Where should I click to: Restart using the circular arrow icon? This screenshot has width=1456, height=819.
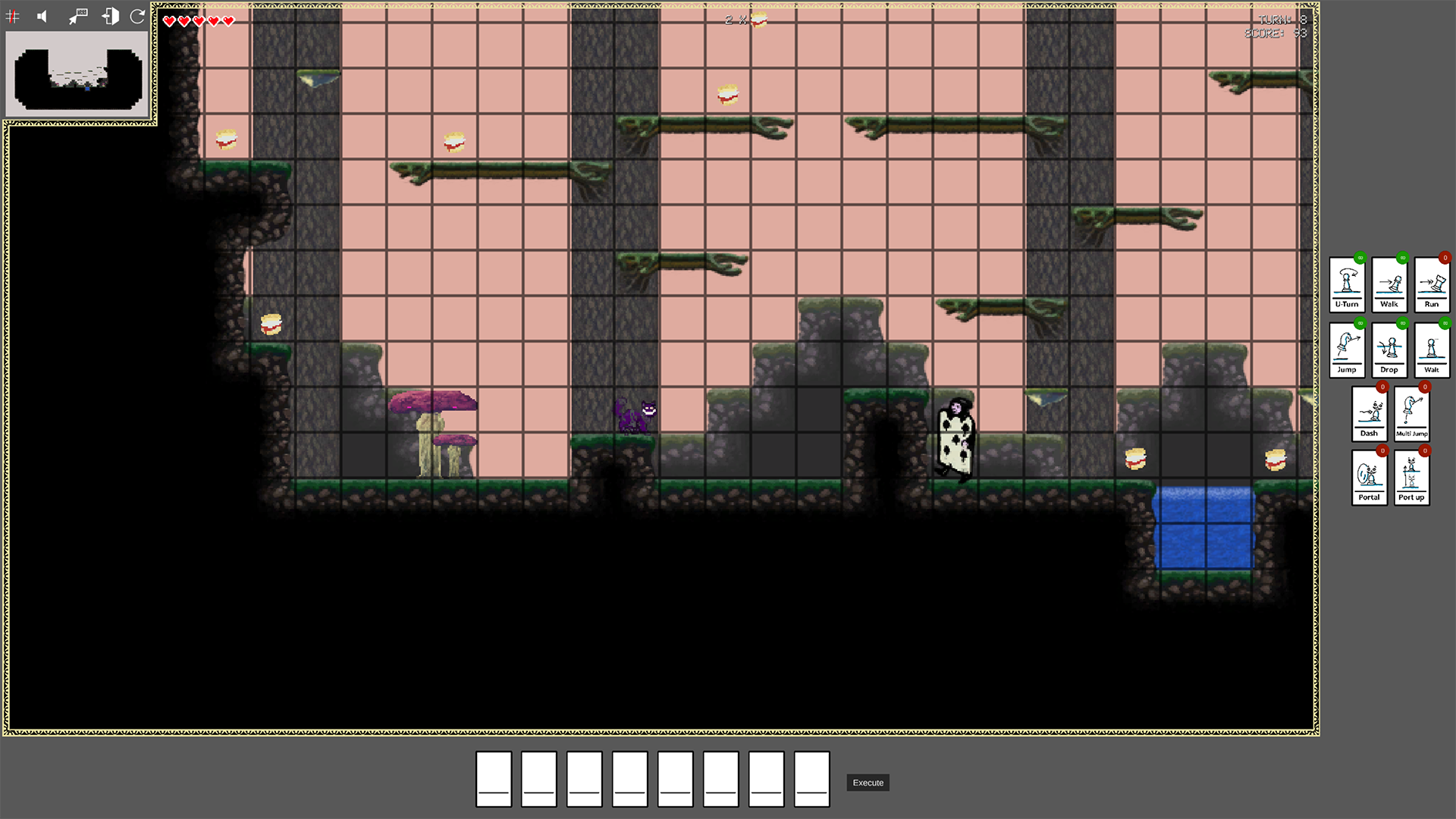pyautogui.click(x=137, y=17)
